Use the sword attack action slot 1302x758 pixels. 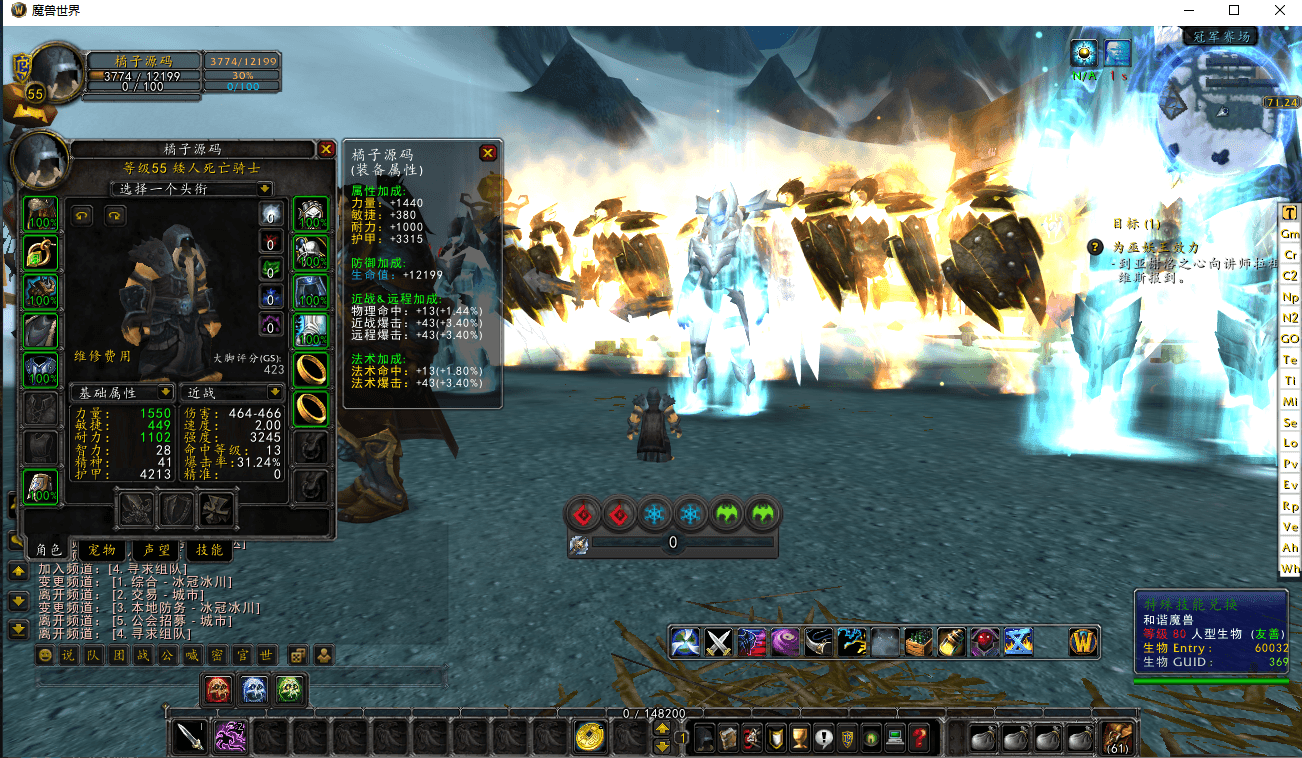coord(190,737)
